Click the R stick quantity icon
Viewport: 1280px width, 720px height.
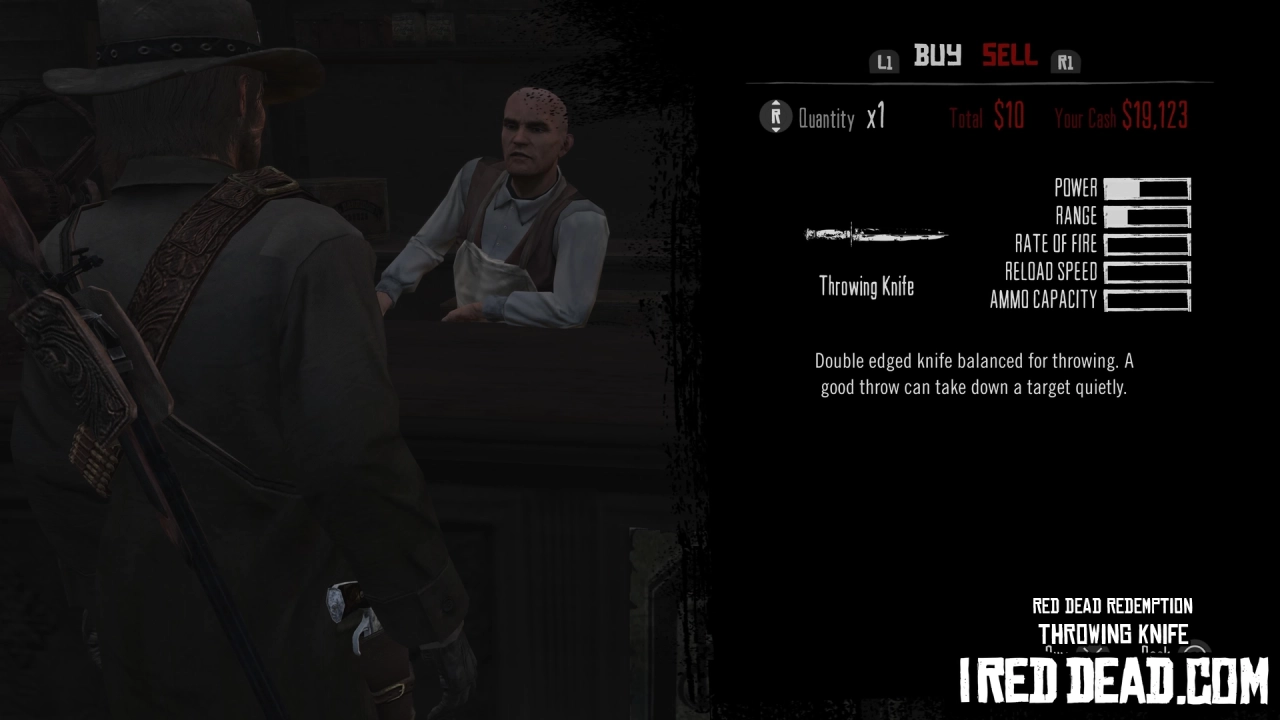pyautogui.click(x=776, y=117)
